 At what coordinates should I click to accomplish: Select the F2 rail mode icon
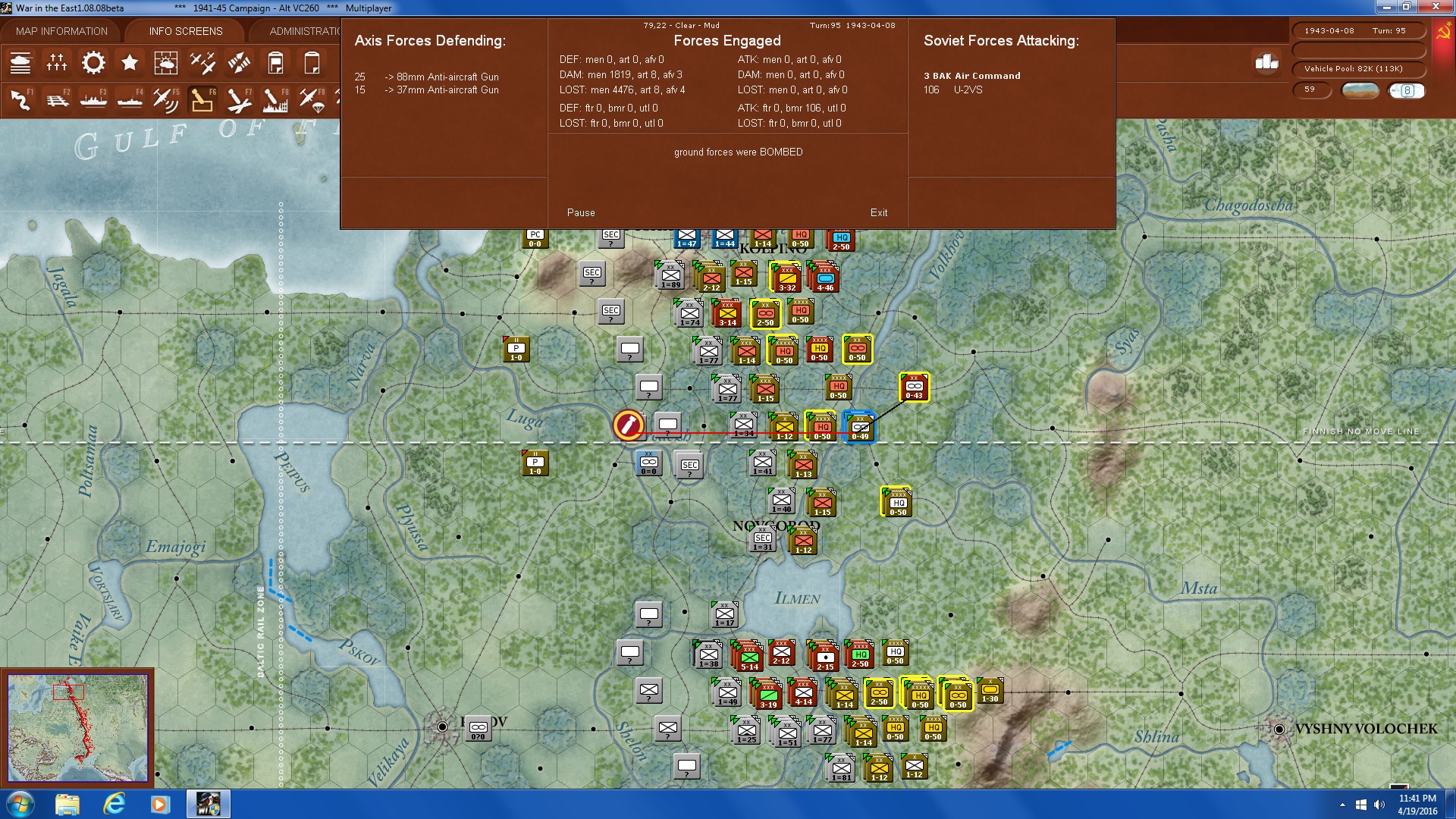58,99
